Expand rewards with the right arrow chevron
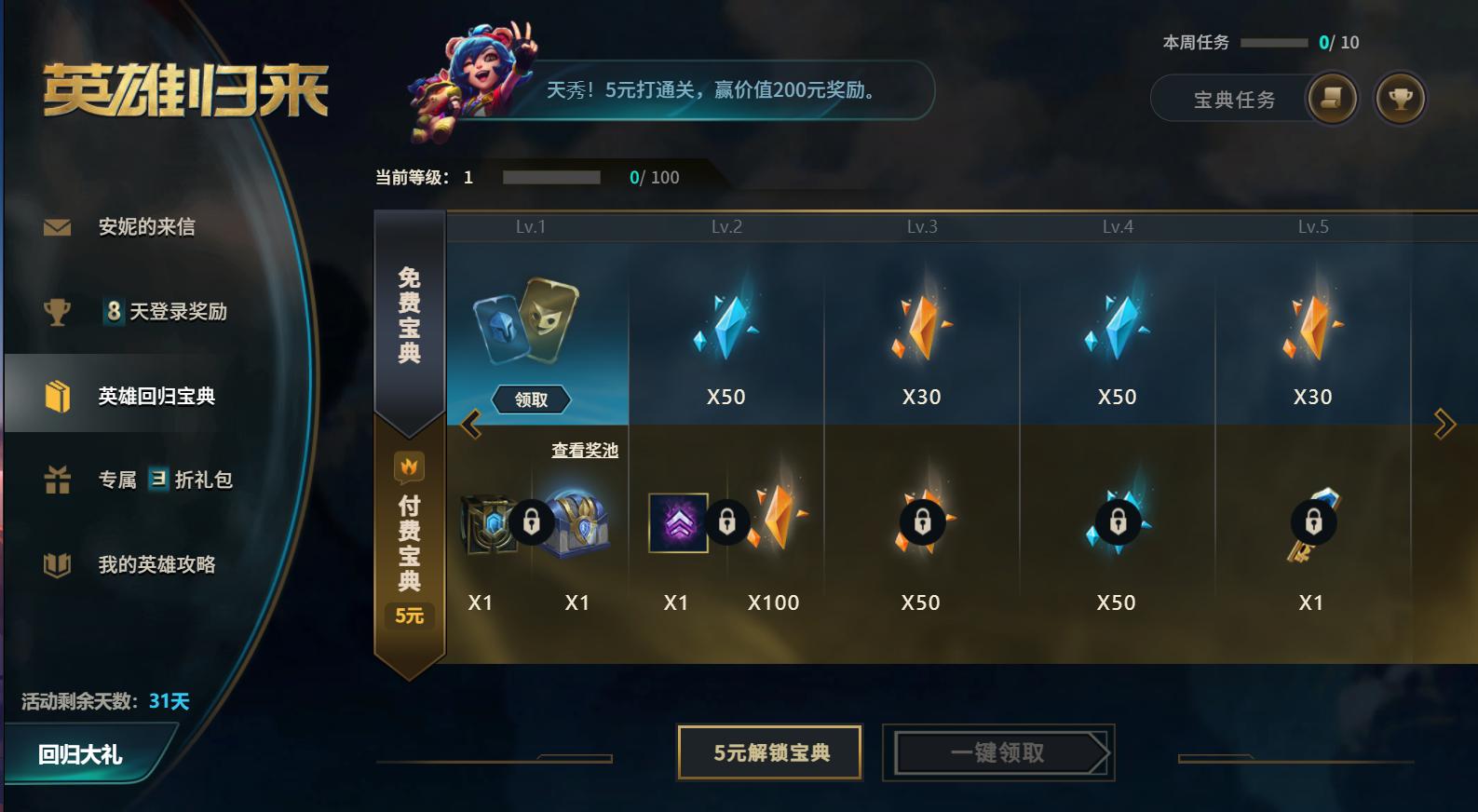The width and height of the screenshot is (1478, 812). tap(1444, 422)
